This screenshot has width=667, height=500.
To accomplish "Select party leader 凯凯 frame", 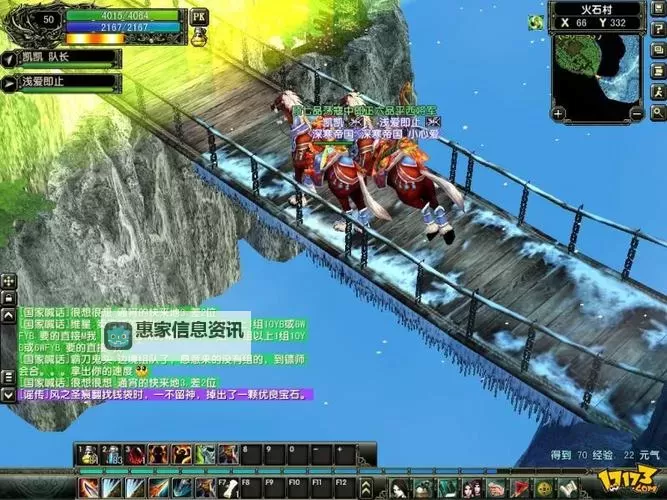I will pos(62,59).
